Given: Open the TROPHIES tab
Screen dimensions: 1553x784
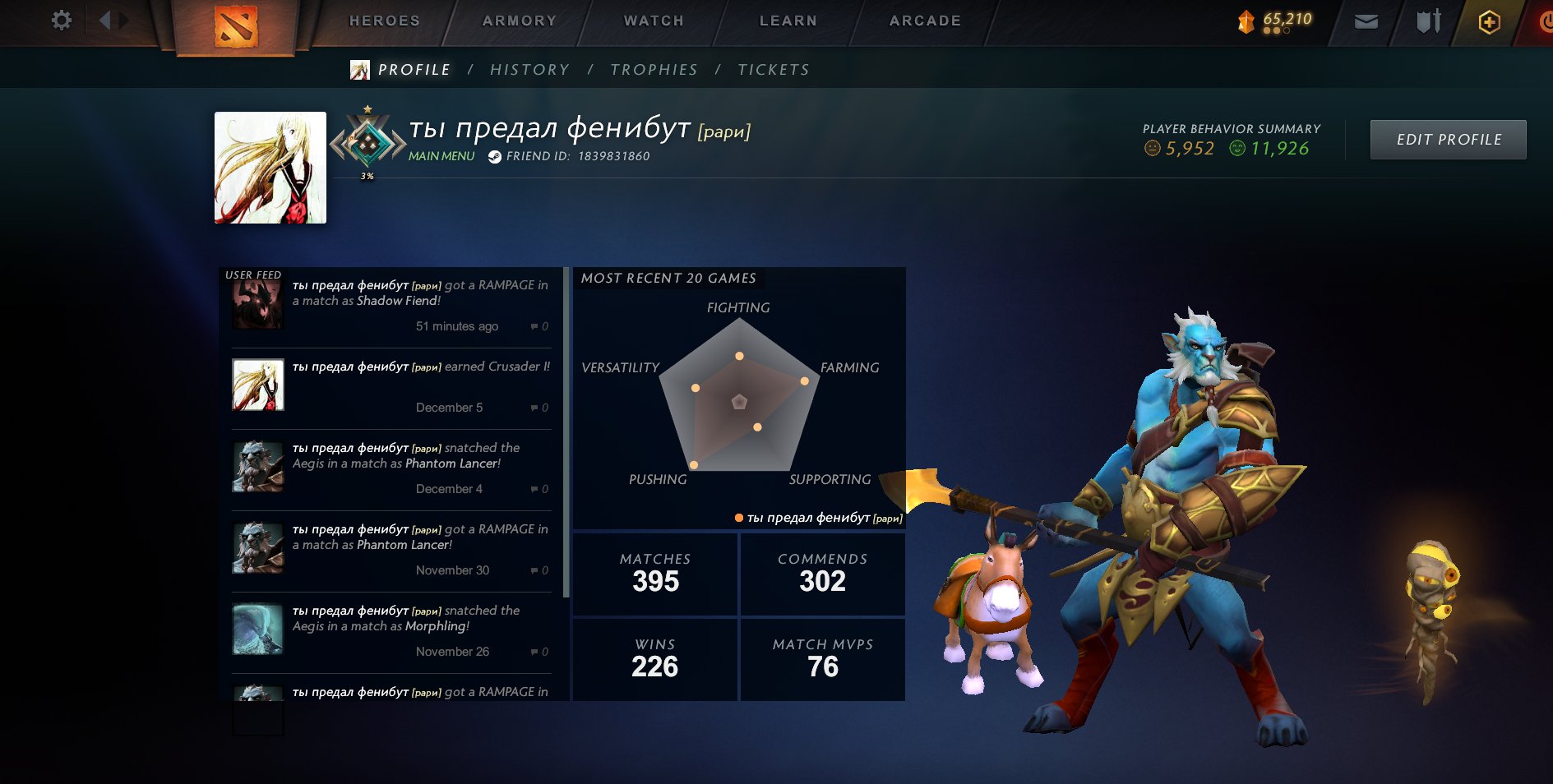Looking at the screenshot, I should [654, 69].
